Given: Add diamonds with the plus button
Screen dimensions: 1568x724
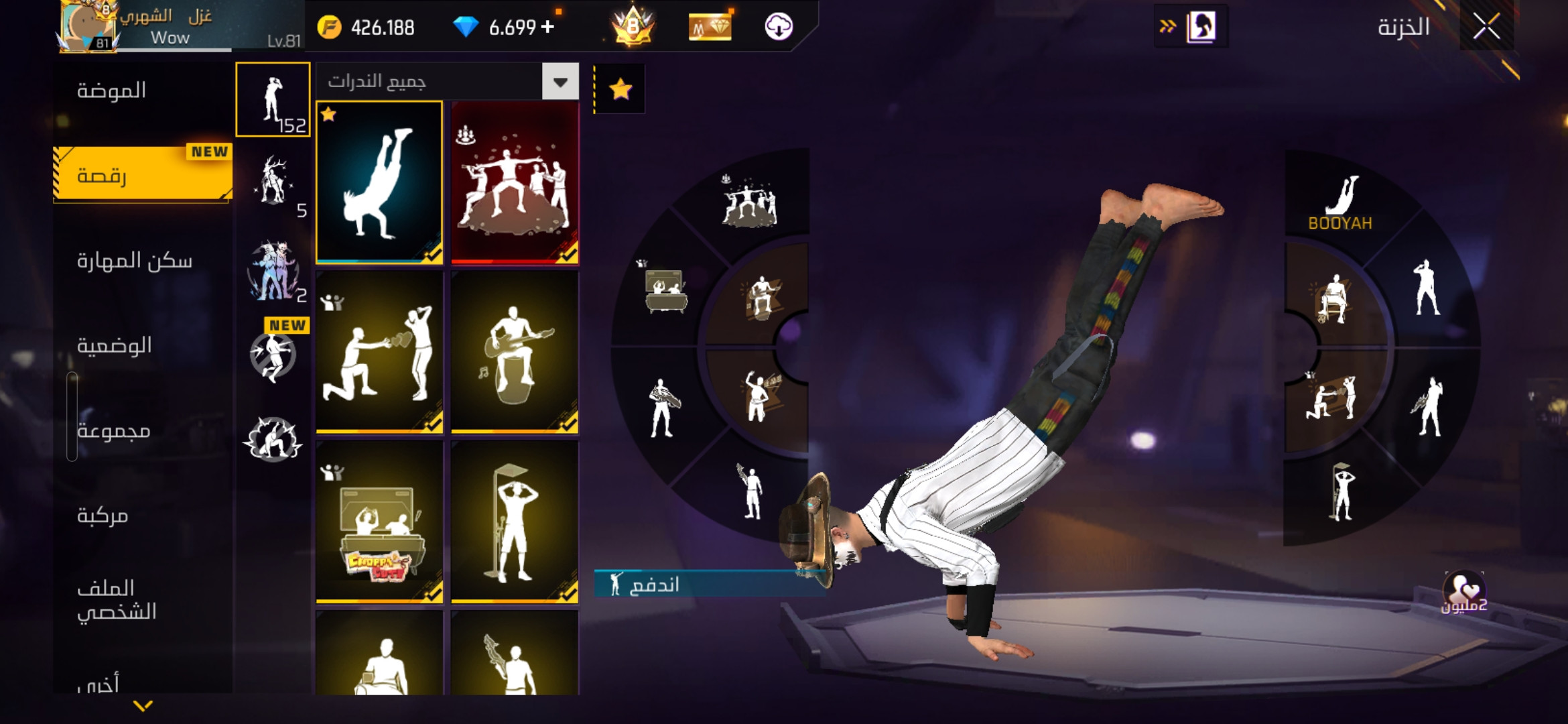Looking at the screenshot, I should coord(547,27).
